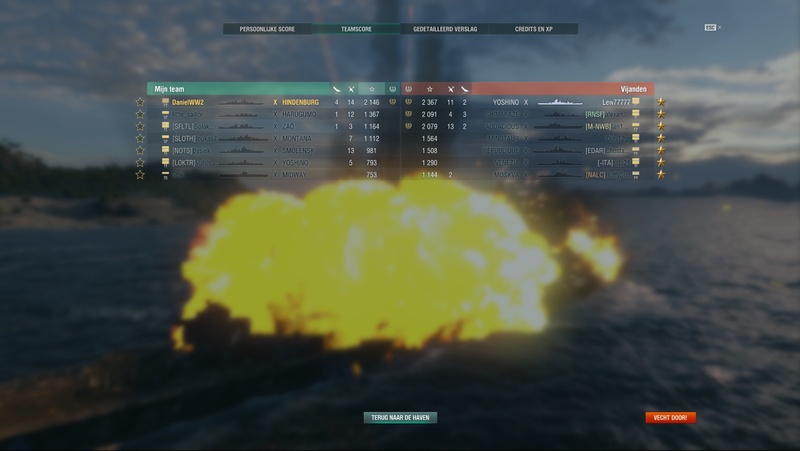Click Terug naar de haven button
Screen dimensions: 800x451
(x=400, y=418)
